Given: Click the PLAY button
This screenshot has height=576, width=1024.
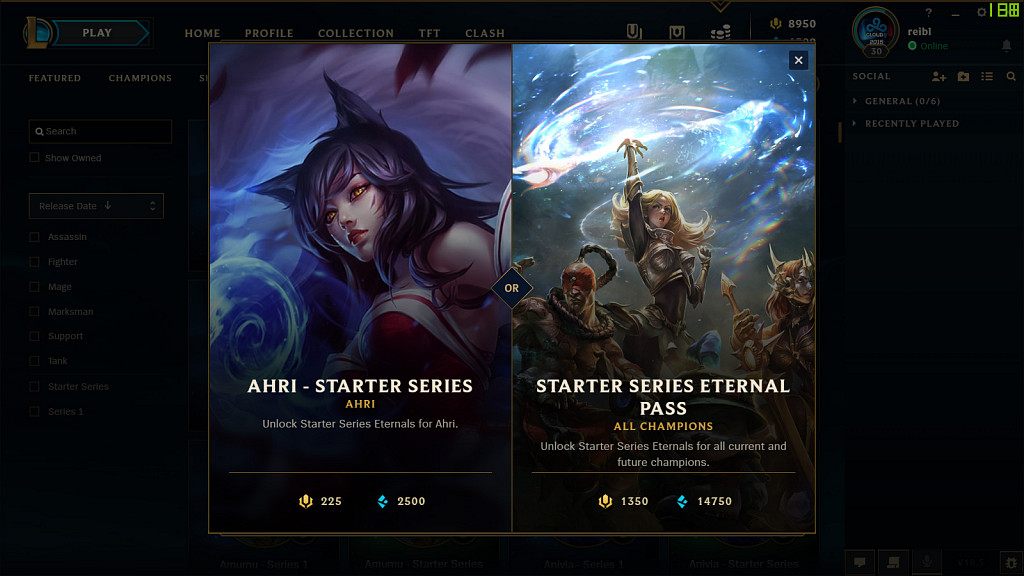Looking at the screenshot, I should tap(98, 33).
